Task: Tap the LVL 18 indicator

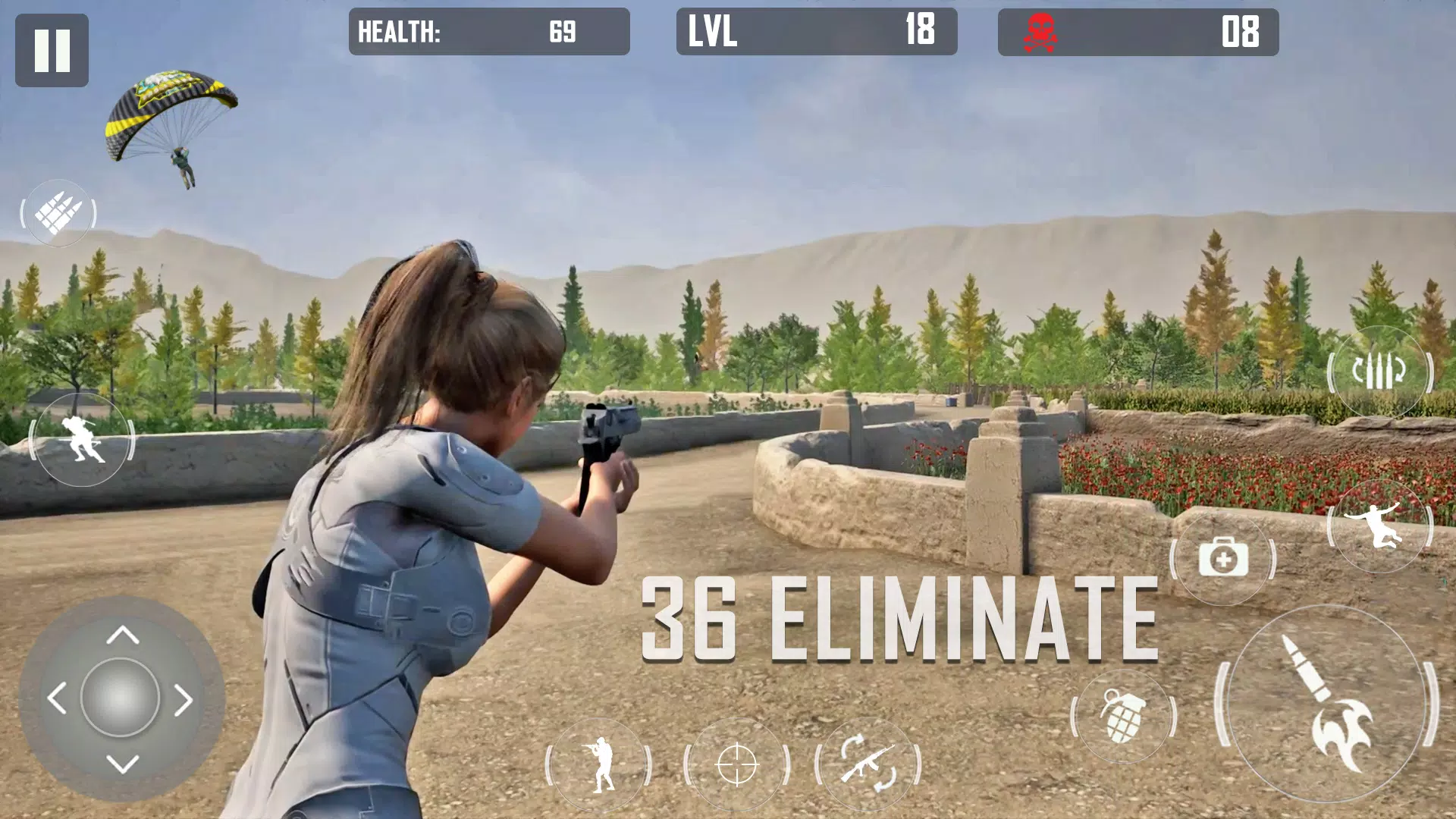Action: (x=815, y=33)
